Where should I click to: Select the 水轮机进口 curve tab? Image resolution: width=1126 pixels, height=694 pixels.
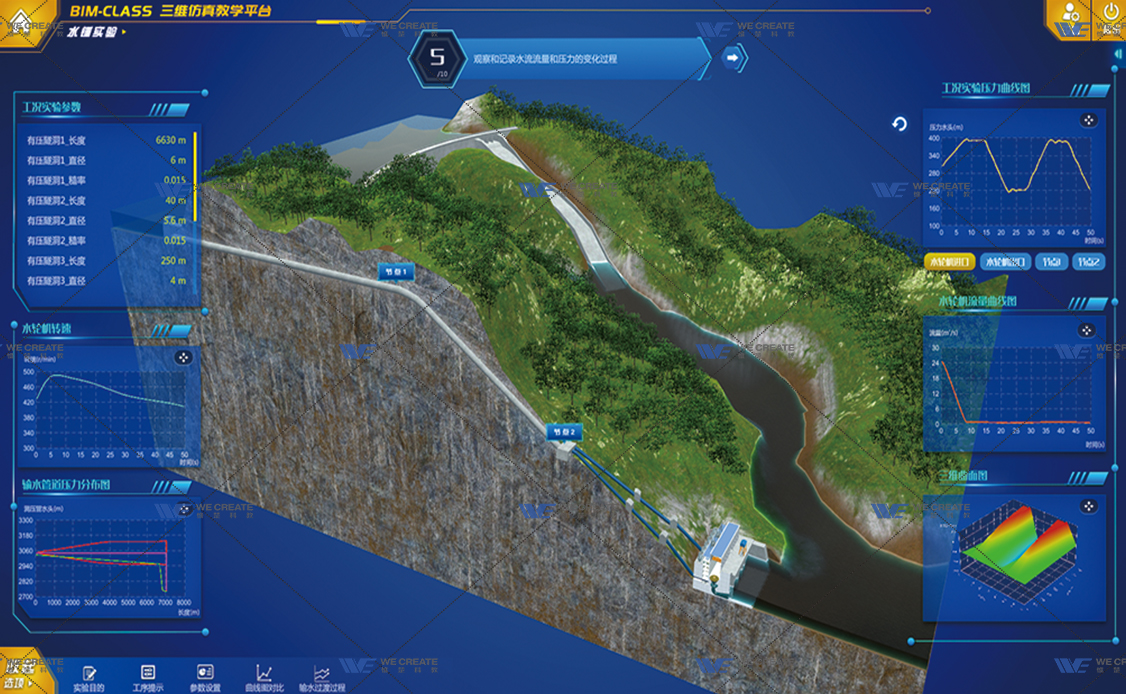(949, 262)
